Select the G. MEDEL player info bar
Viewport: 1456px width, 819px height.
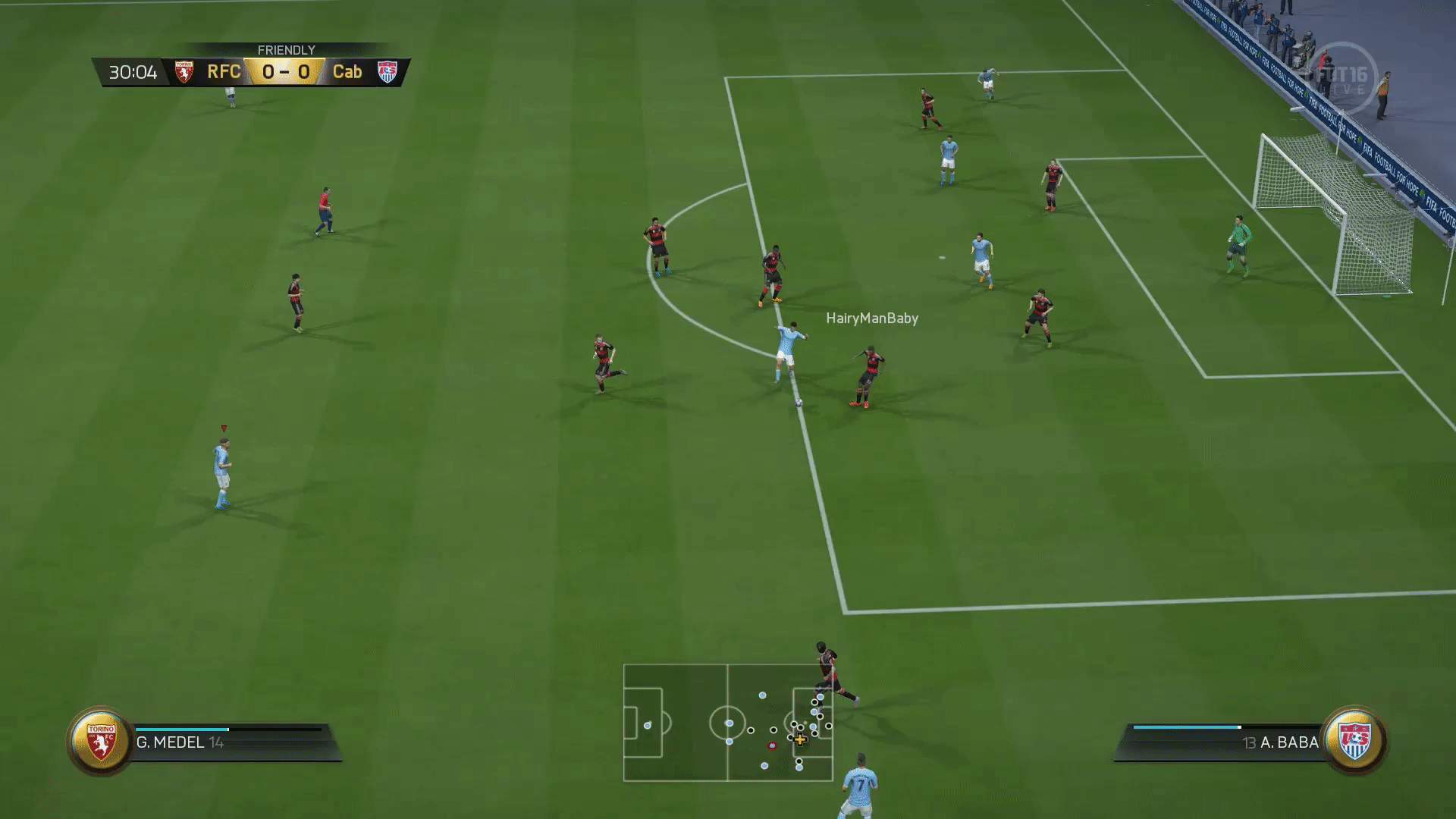(227, 743)
